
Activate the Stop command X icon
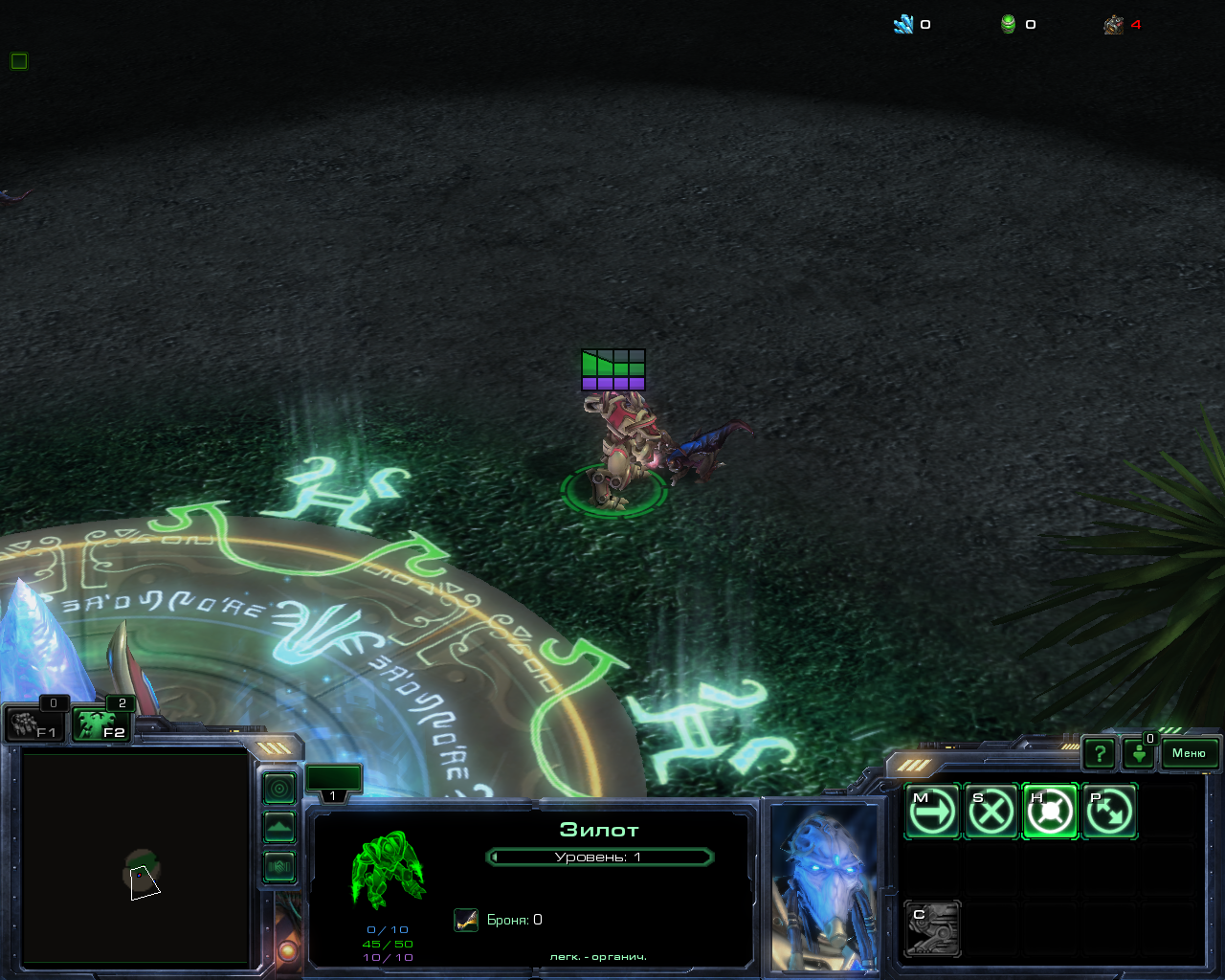(991, 812)
